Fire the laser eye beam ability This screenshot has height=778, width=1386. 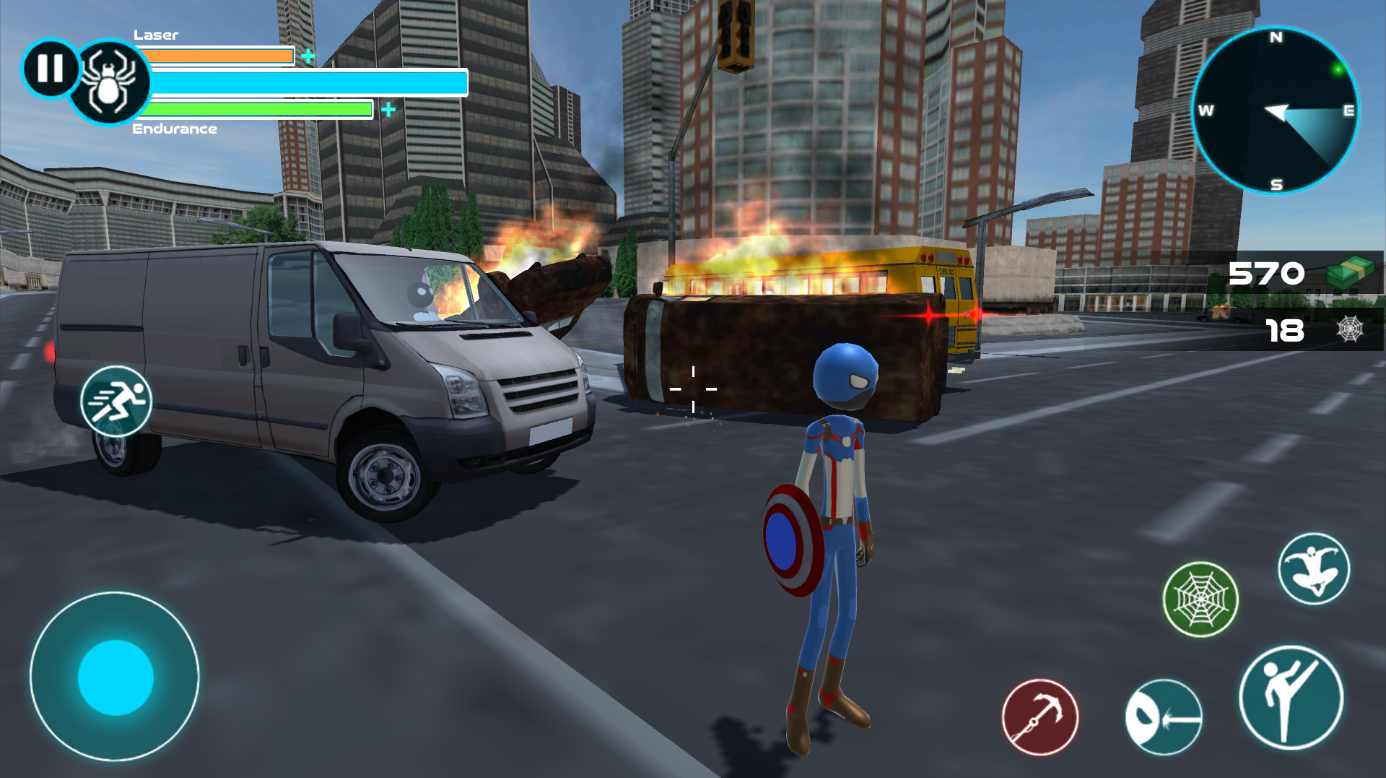pyautogui.click(x=1163, y=717)
